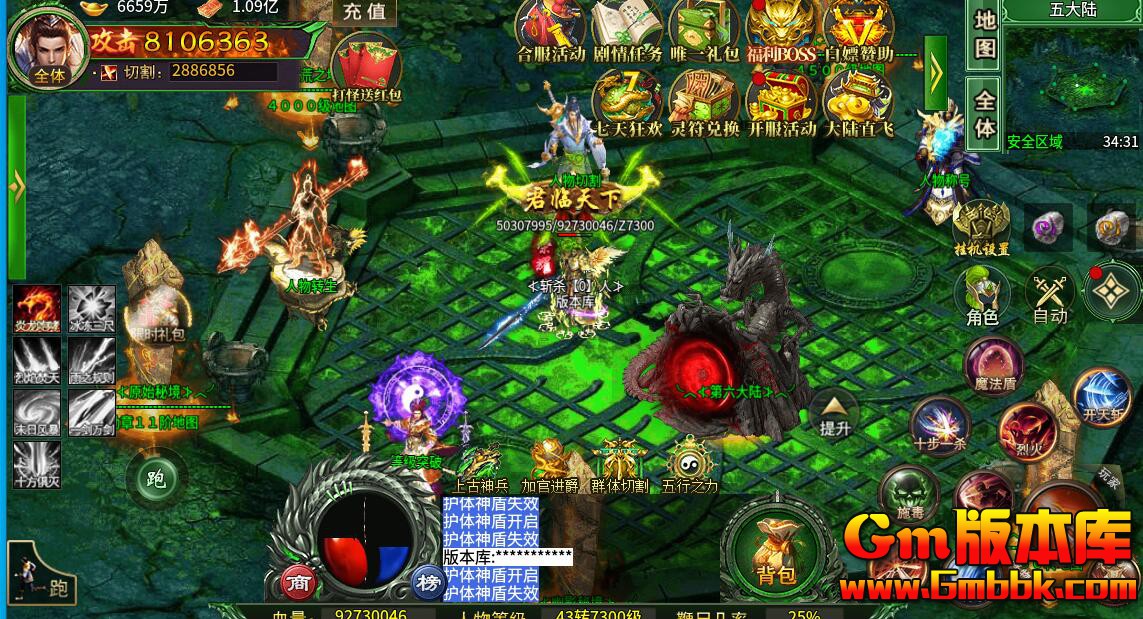Open the 地图 map button
Image resolution: width=1143 pixels, height=619 pixels.
pyautogui.click(x=985, y=33)
